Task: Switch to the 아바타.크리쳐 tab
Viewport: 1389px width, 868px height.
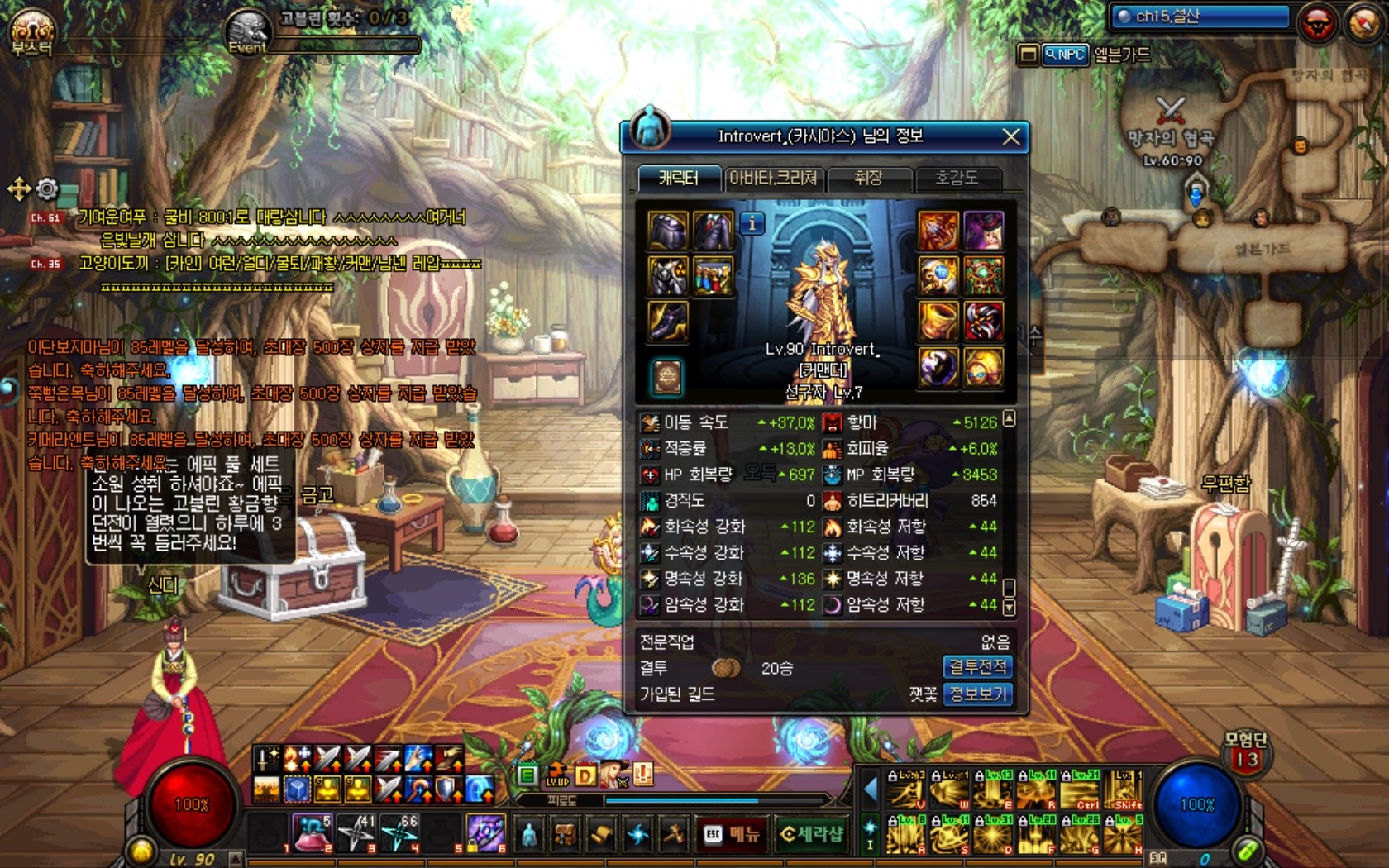Action: (x=773, y=179)
